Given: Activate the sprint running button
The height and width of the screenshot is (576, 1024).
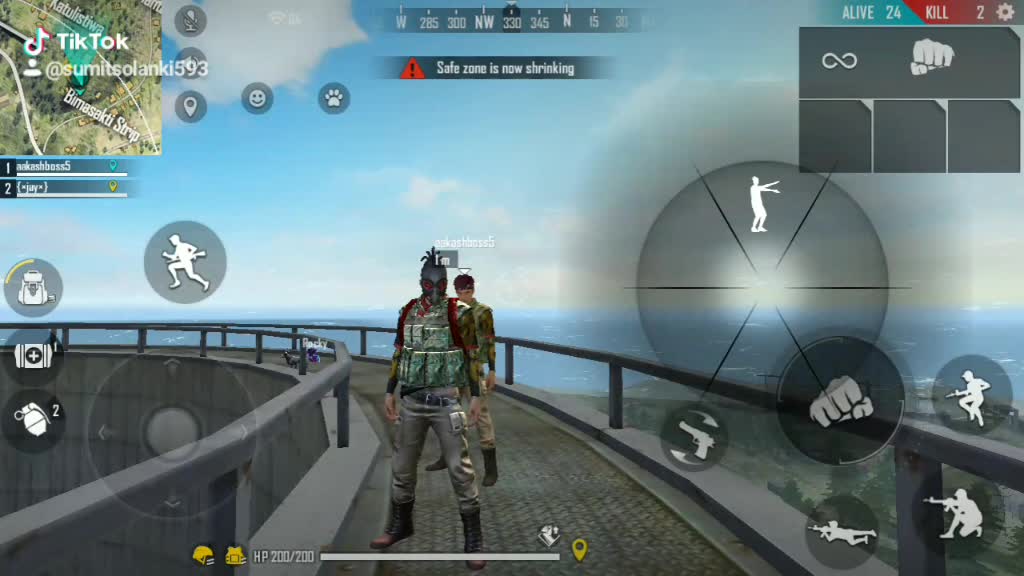Looking at the screenshot, I should tap(185, 262).
